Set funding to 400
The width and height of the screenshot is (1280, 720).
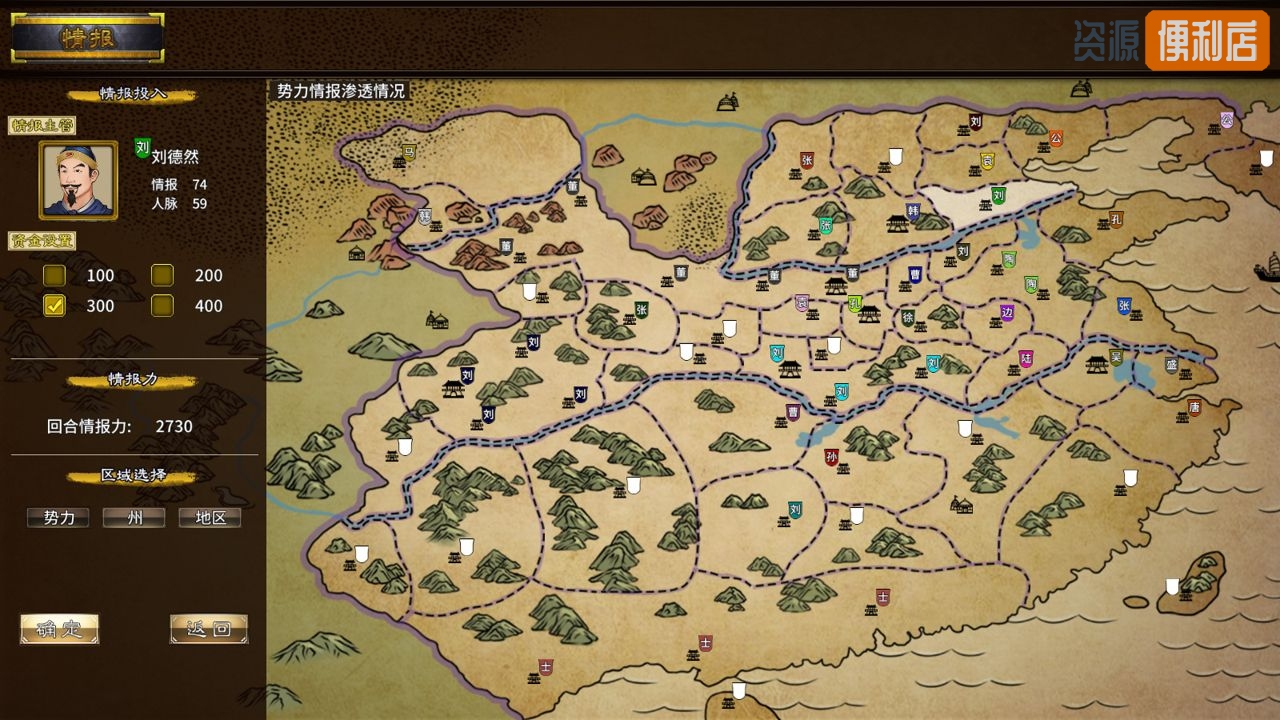tap(162, 306)
